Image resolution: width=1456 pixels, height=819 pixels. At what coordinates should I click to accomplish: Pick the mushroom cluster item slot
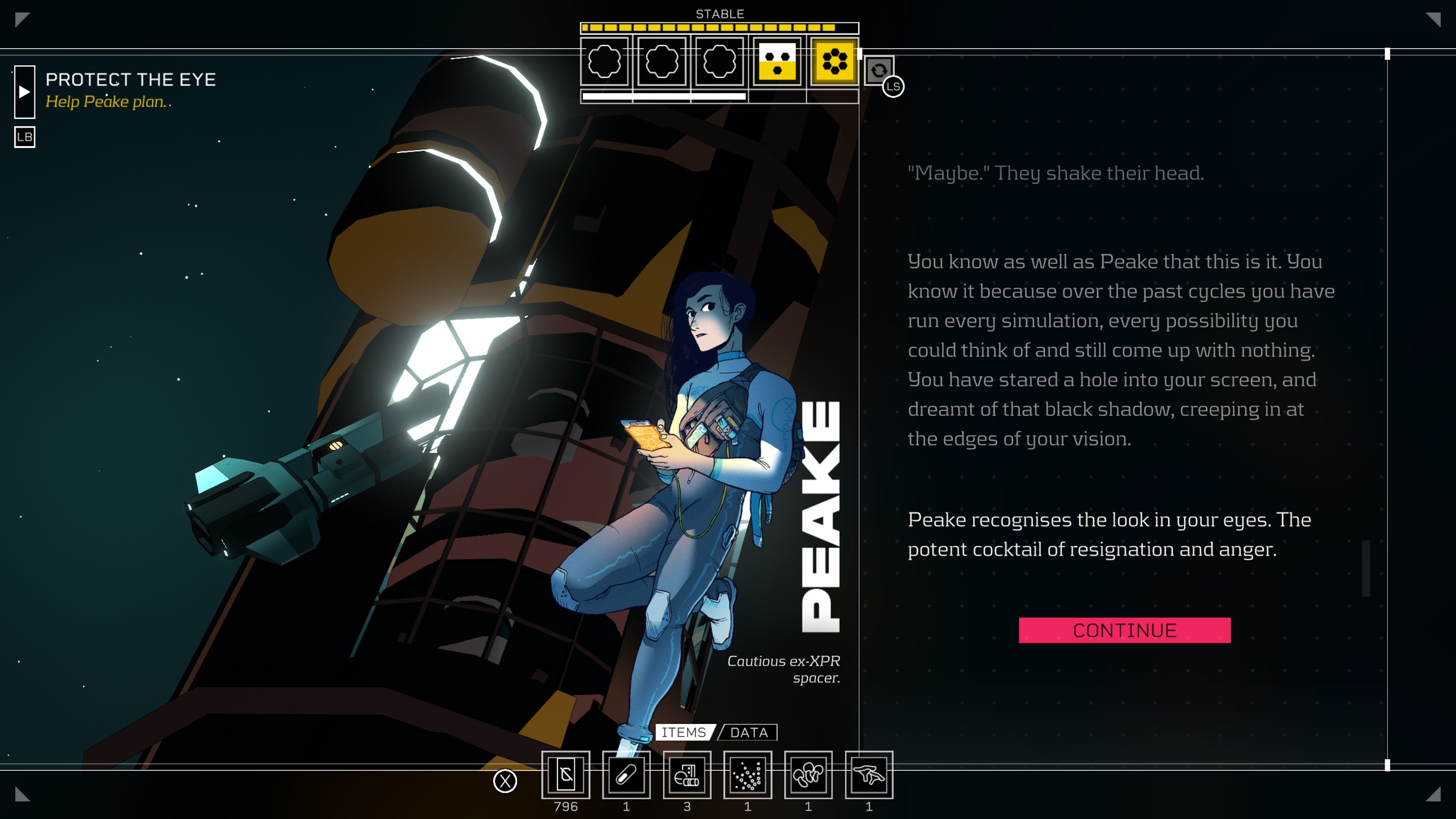point(808,775)
